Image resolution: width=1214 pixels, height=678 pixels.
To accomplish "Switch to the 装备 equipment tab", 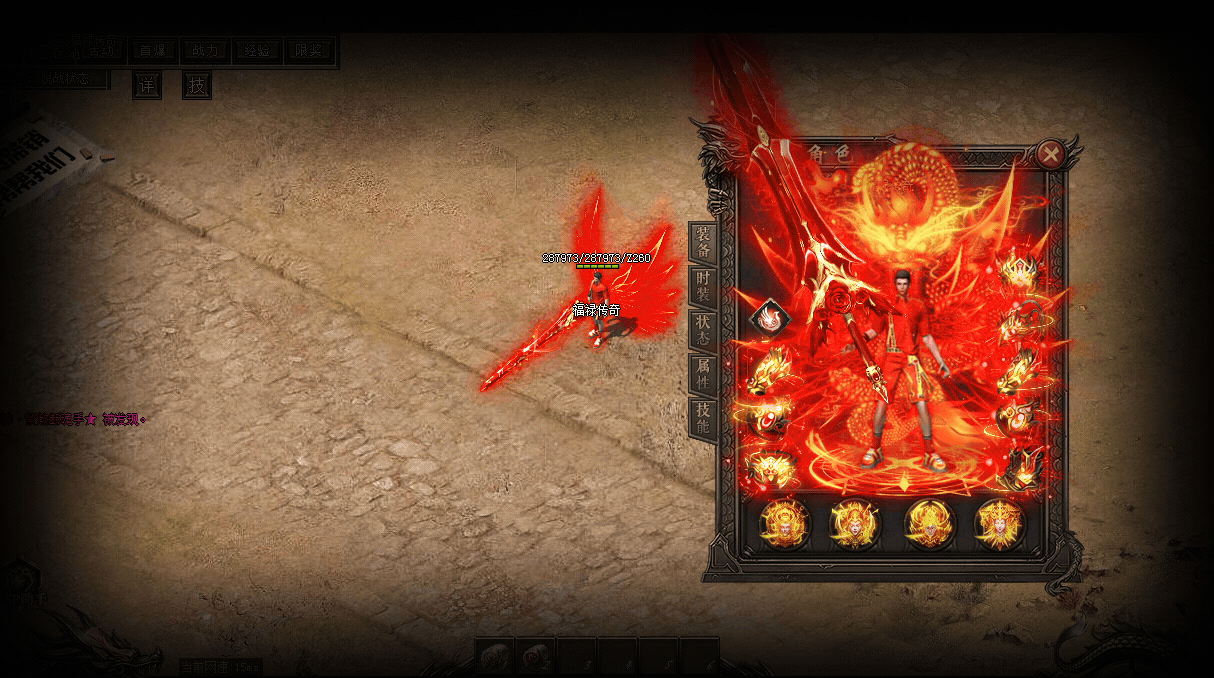I will click(703, 243).
